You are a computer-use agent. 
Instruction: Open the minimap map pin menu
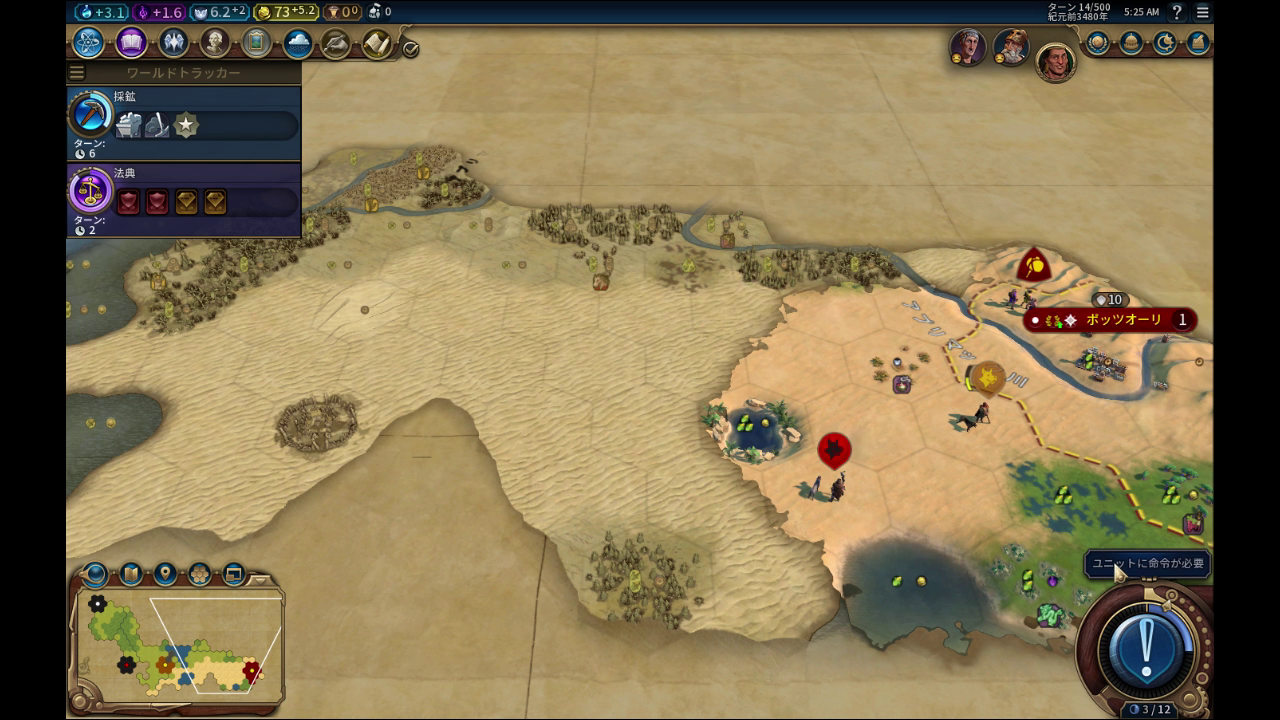point(165,574)
